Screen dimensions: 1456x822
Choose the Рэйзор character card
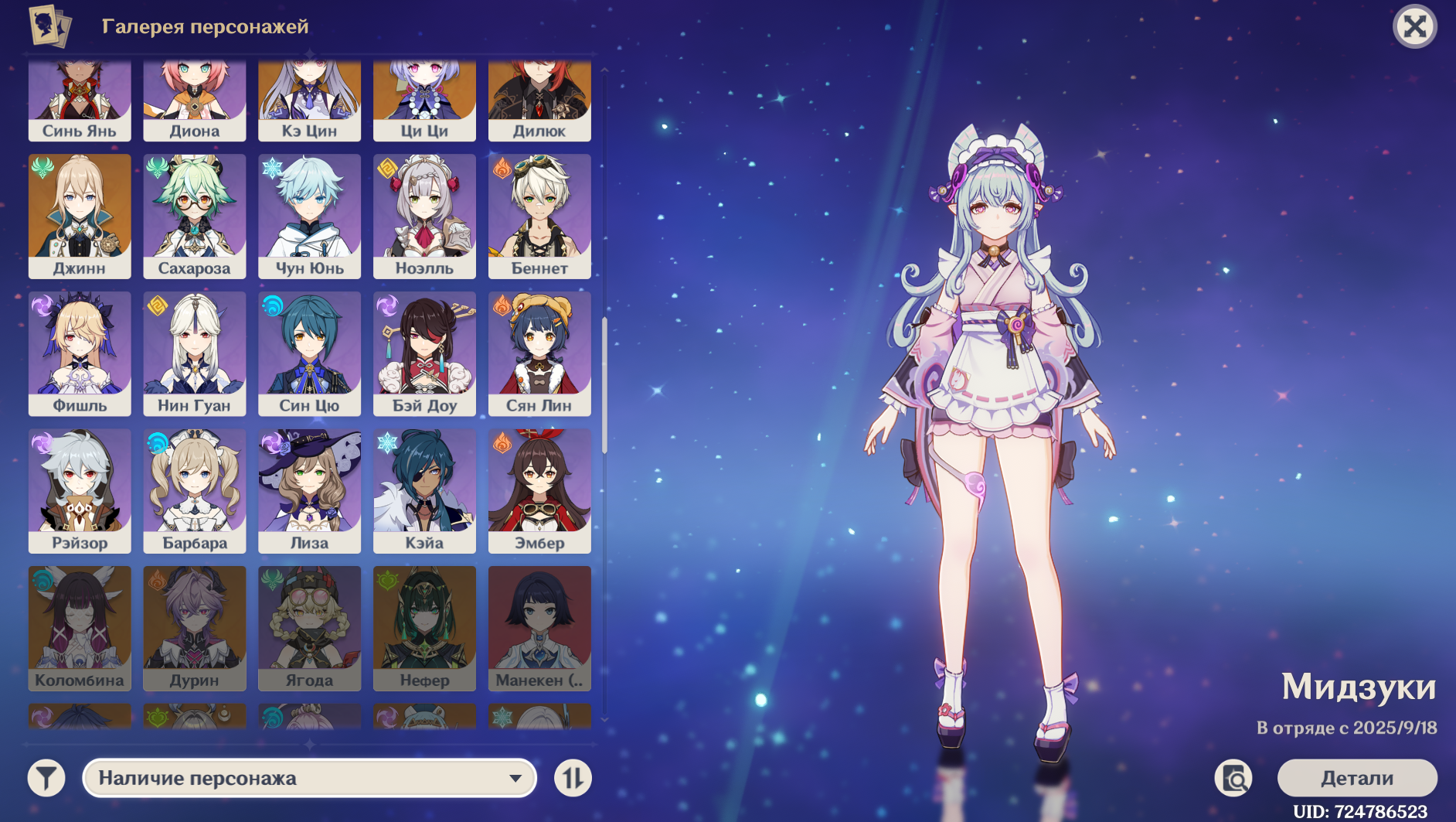[x=80, y=491]
